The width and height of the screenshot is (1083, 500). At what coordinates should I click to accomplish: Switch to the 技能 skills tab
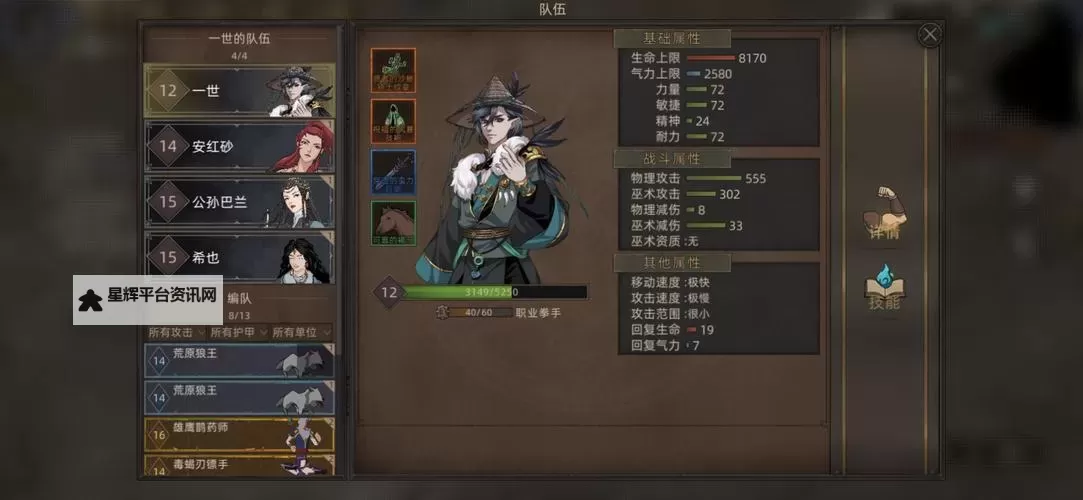(883, 289)
